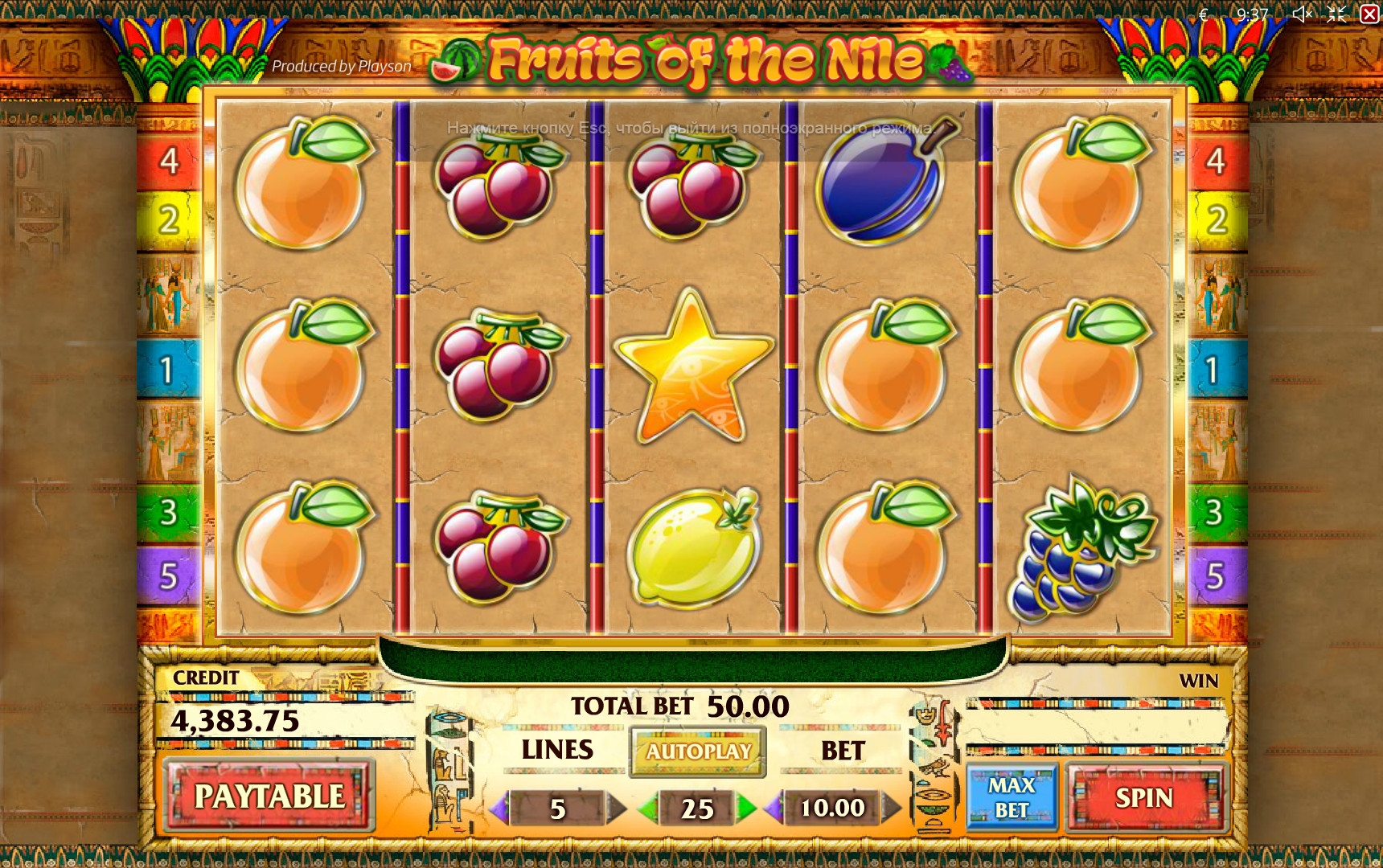1383x868 pixels.
Task: Select the blue payline 1 marker on left
Action: (x=167, y=370)
